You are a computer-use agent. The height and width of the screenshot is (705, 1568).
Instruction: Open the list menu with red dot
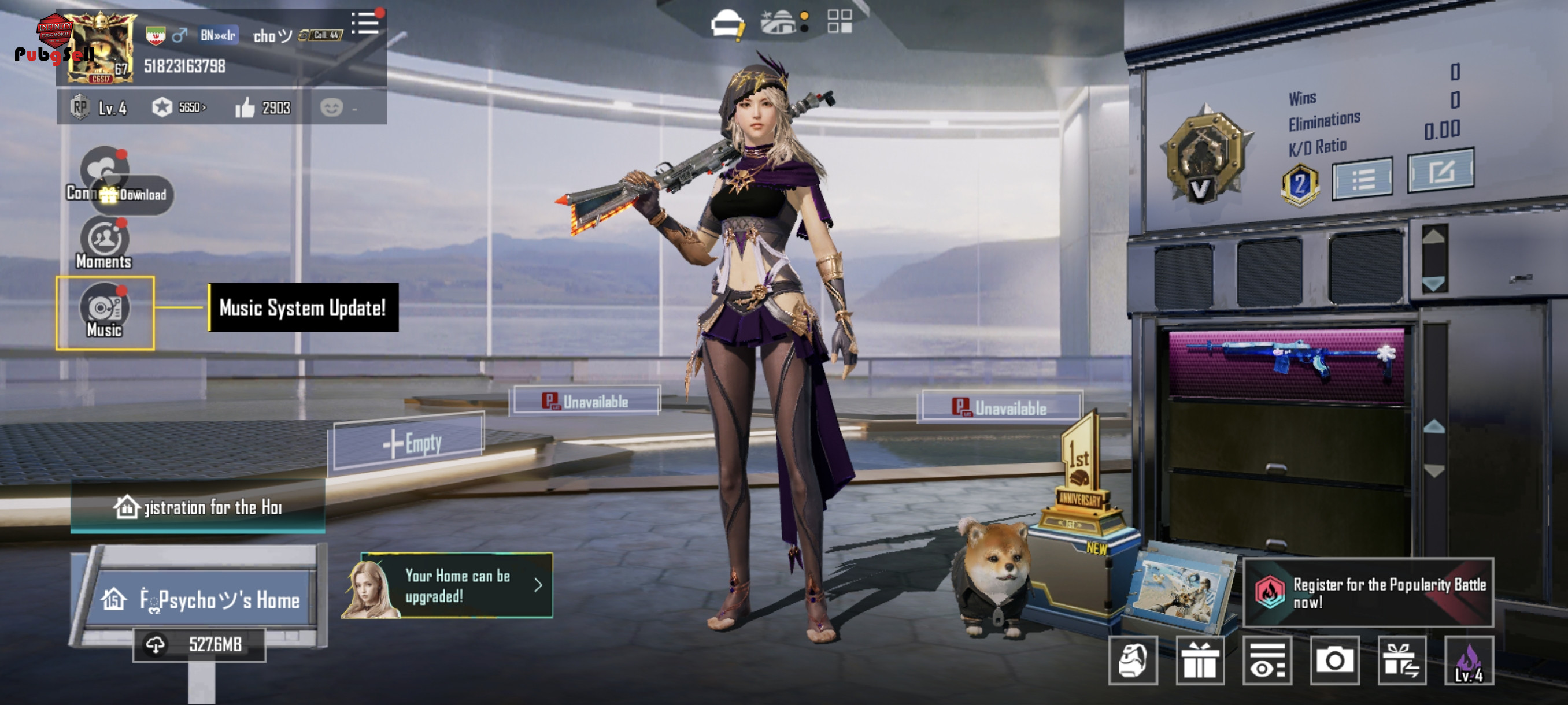point(365,24)
